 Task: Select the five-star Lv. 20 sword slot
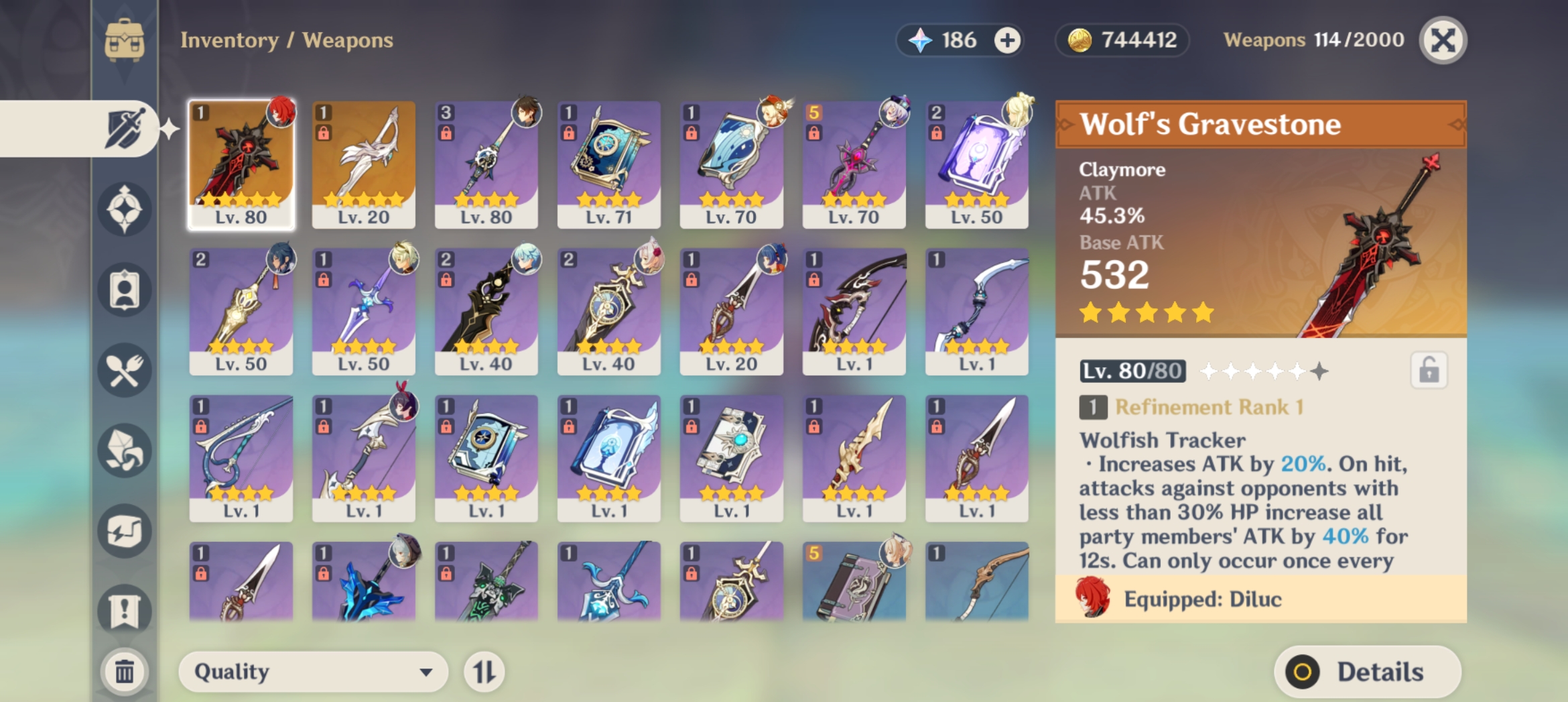tap(364, 165)
